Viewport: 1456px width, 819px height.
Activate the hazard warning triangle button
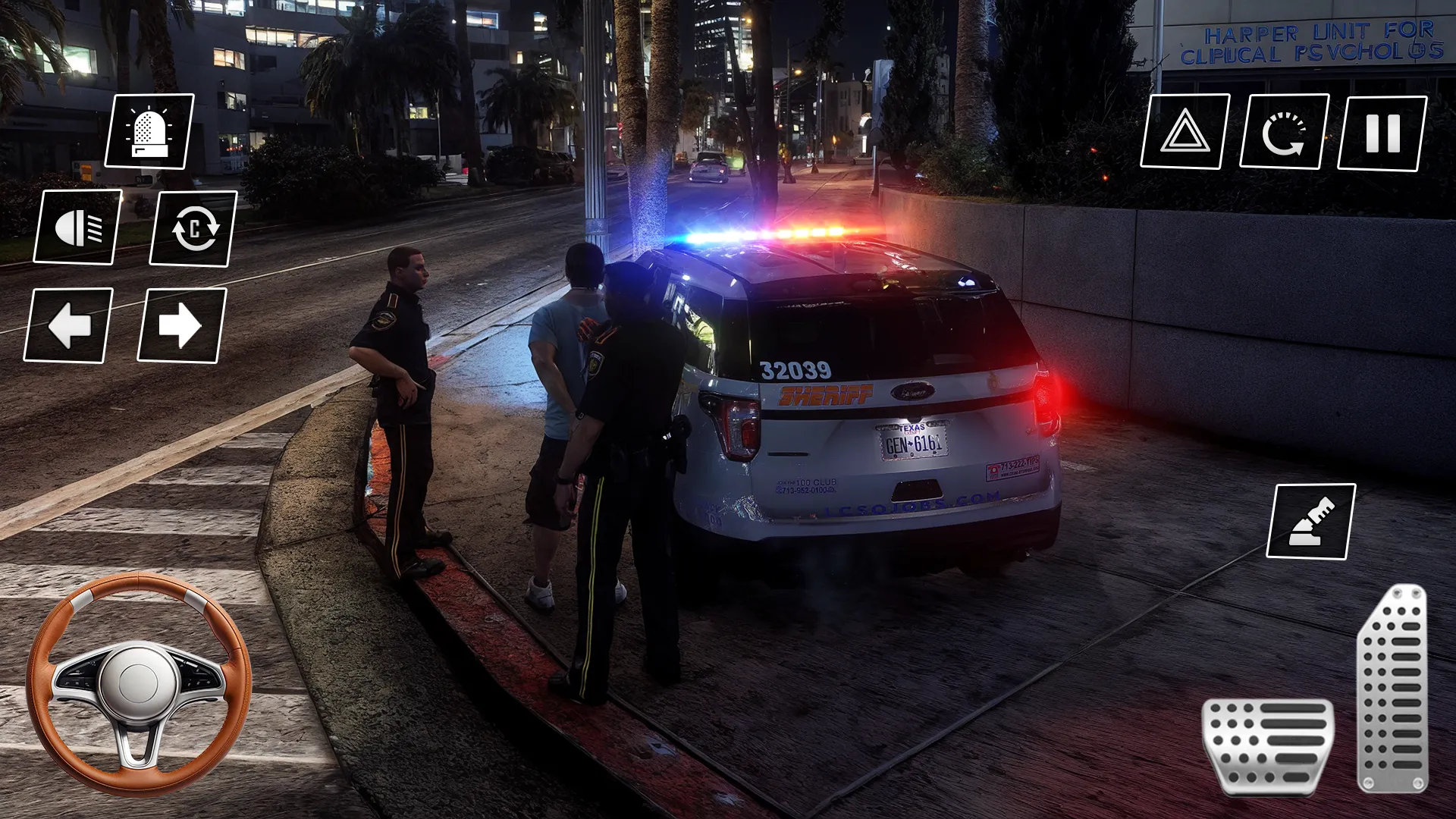[1185, 131]
